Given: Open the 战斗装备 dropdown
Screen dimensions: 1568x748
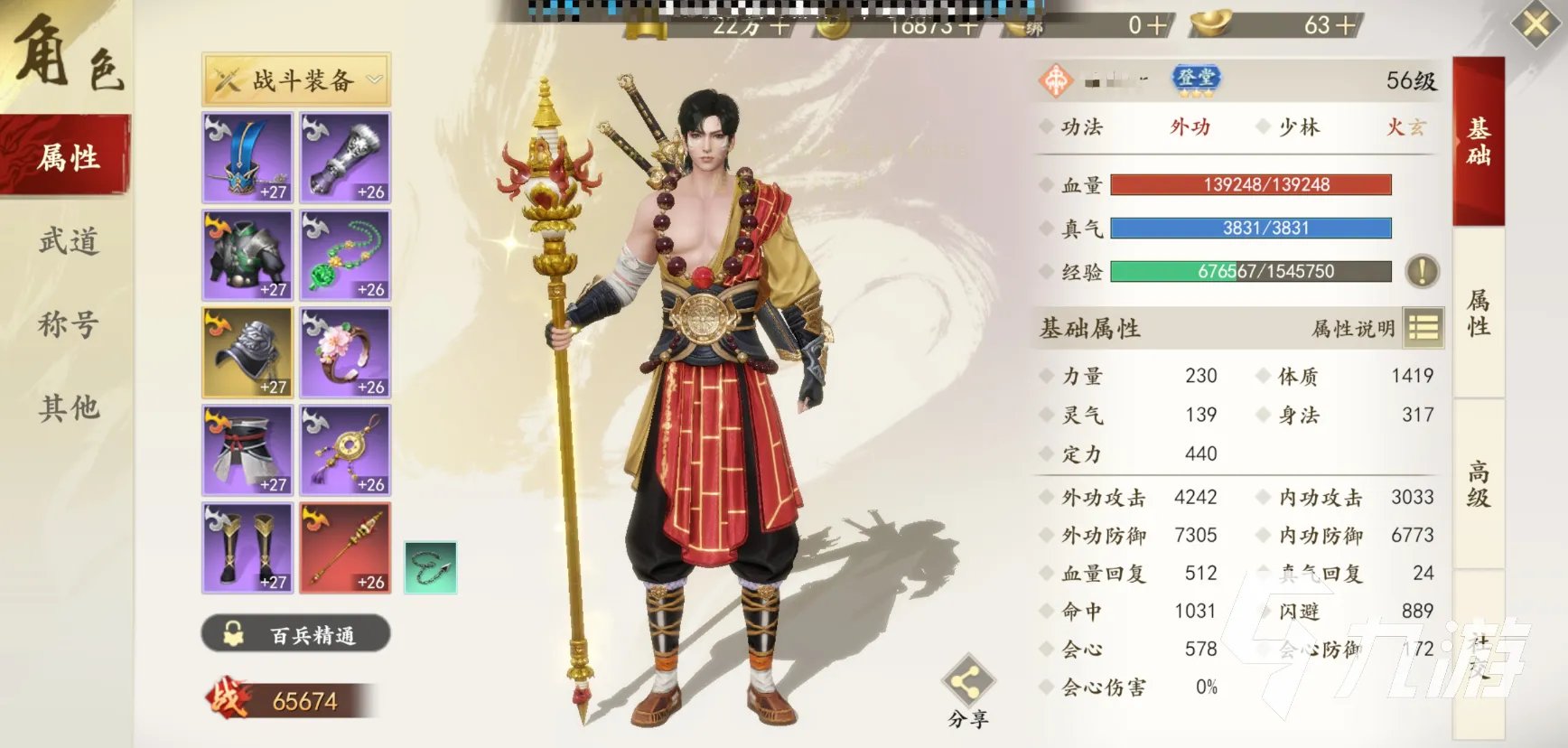Looking at the screenshot, I should click(x=296, y=80).
